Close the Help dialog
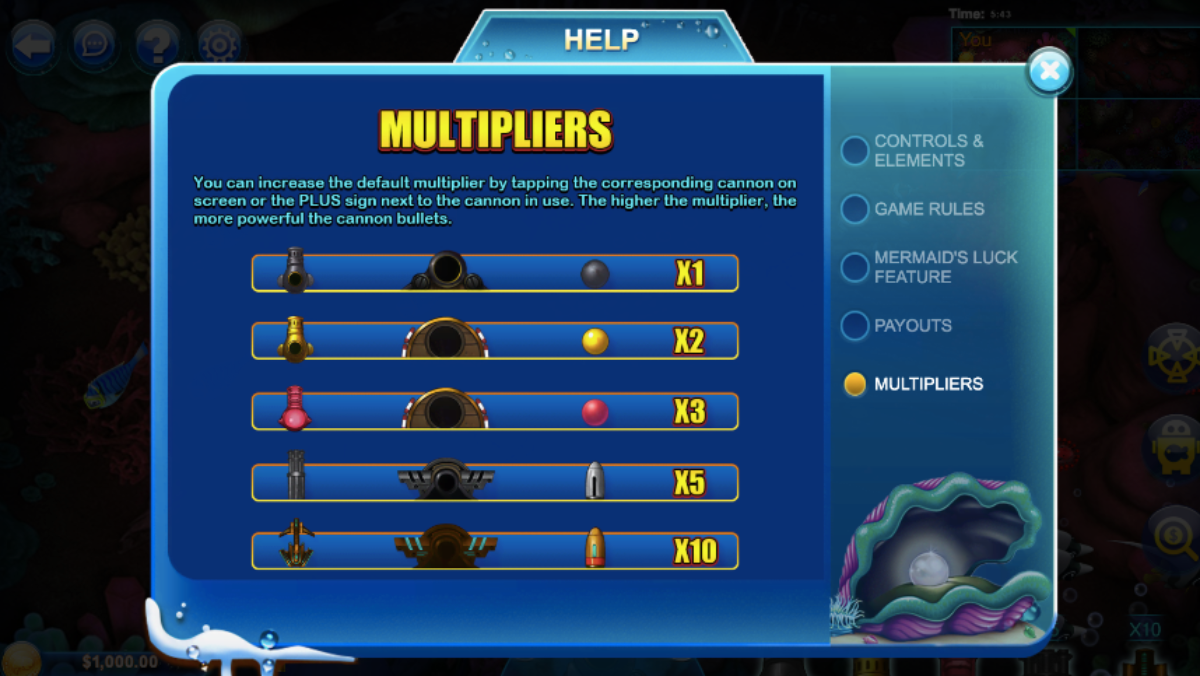1200x676 pixels. pos(1049,71)
